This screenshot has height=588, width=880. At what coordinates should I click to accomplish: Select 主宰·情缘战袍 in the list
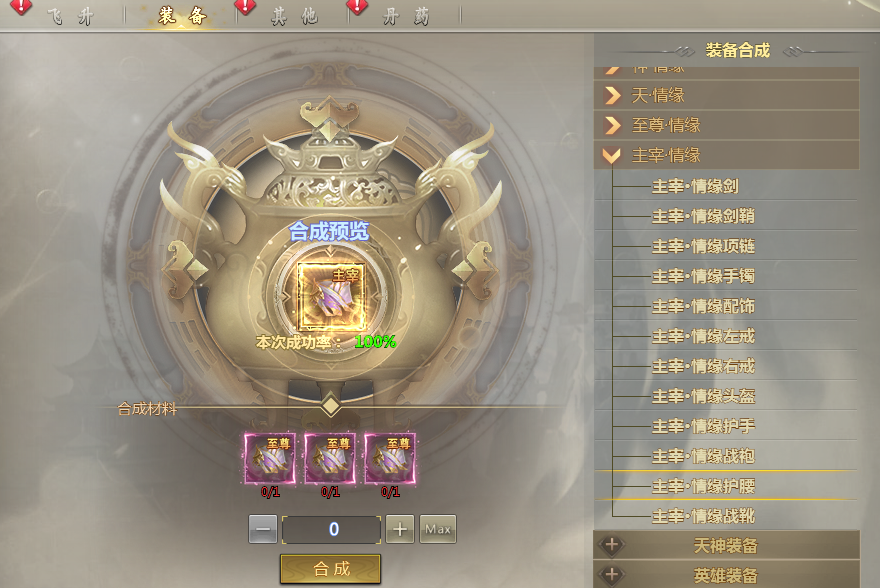pos(702,456)
